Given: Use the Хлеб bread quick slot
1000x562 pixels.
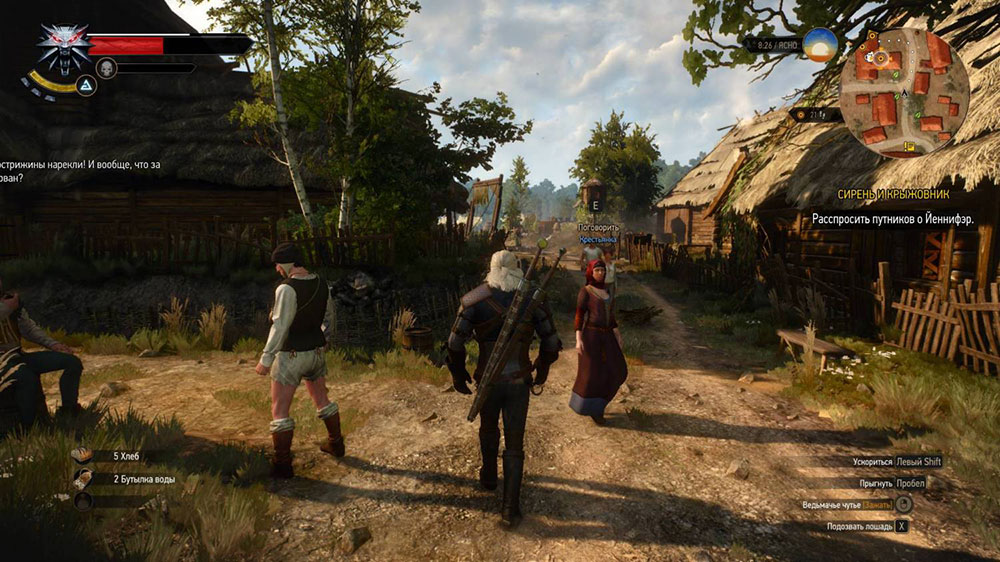Looking at the screenshot, I should coord(83,455).
